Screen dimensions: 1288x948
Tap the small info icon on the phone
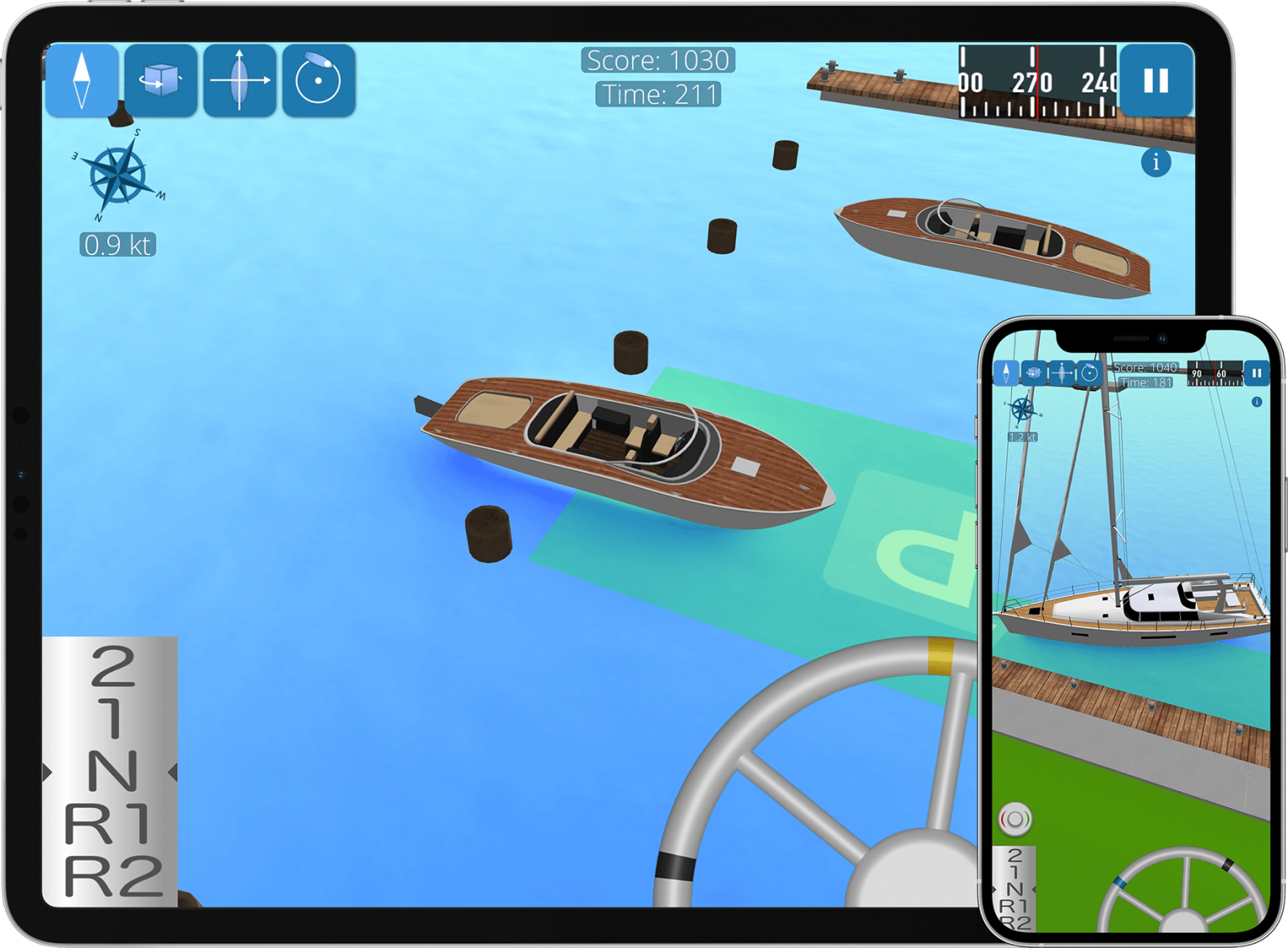pyautogui.click(x=1256, y=402)
